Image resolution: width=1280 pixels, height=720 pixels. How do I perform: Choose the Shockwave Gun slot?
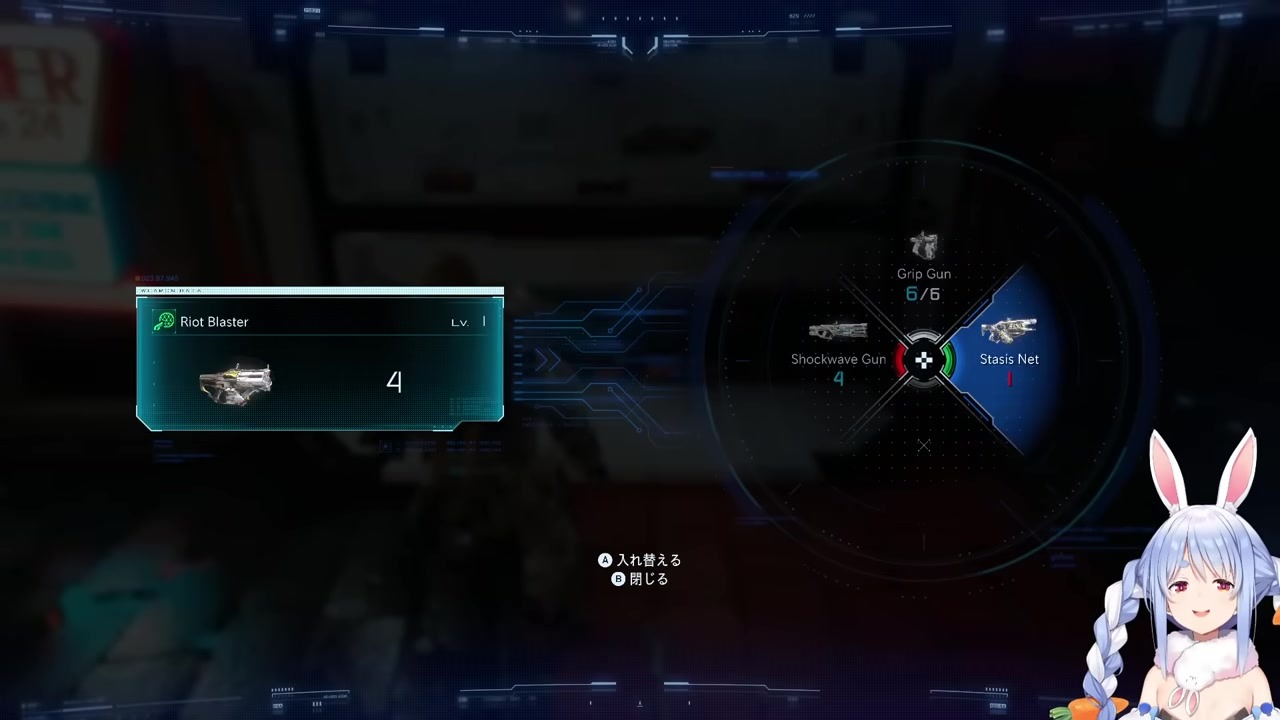(x=838, y=352)
